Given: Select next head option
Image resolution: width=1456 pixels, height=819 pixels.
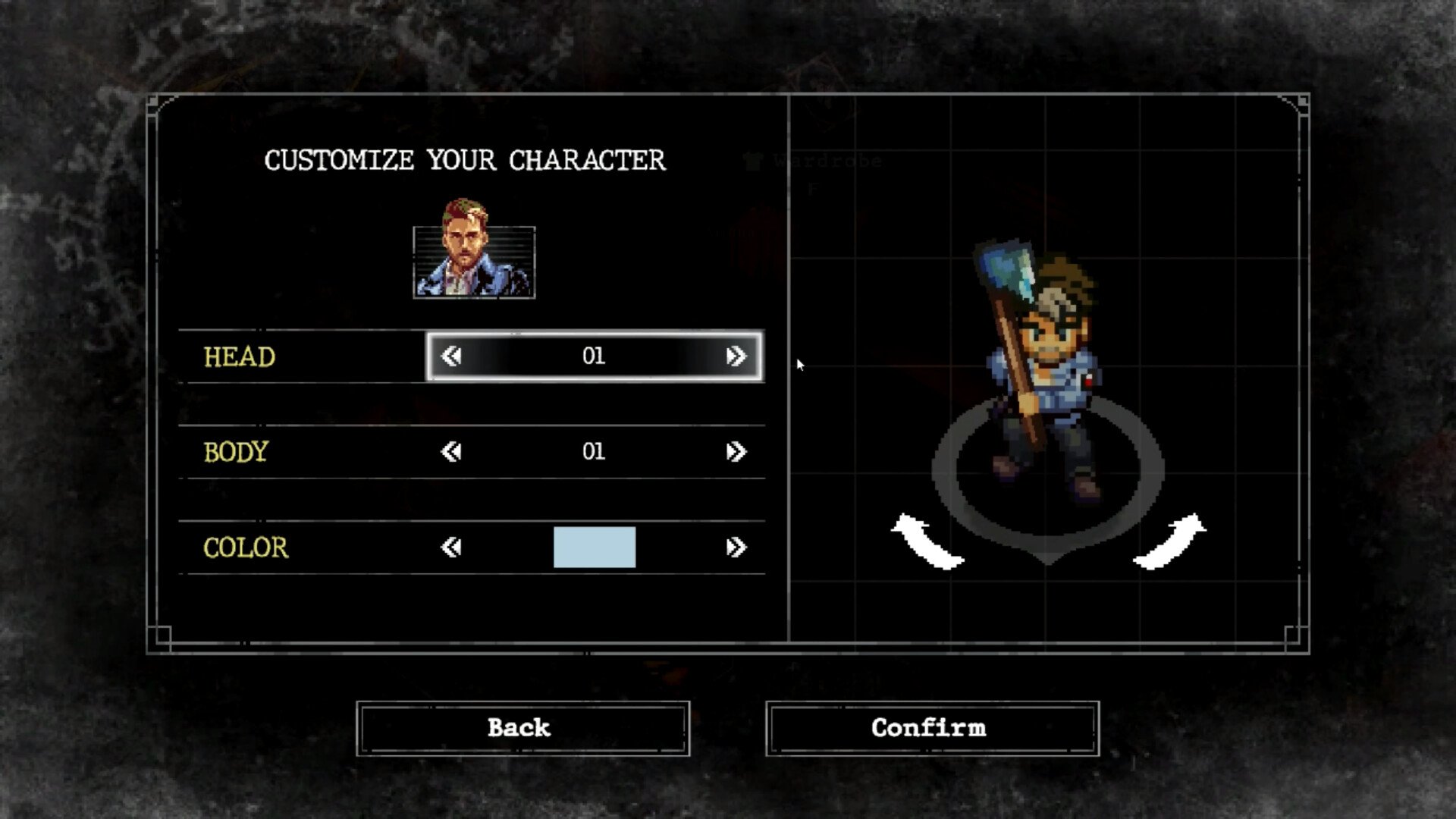Looking at the screenshot, I should click(736, 356).
